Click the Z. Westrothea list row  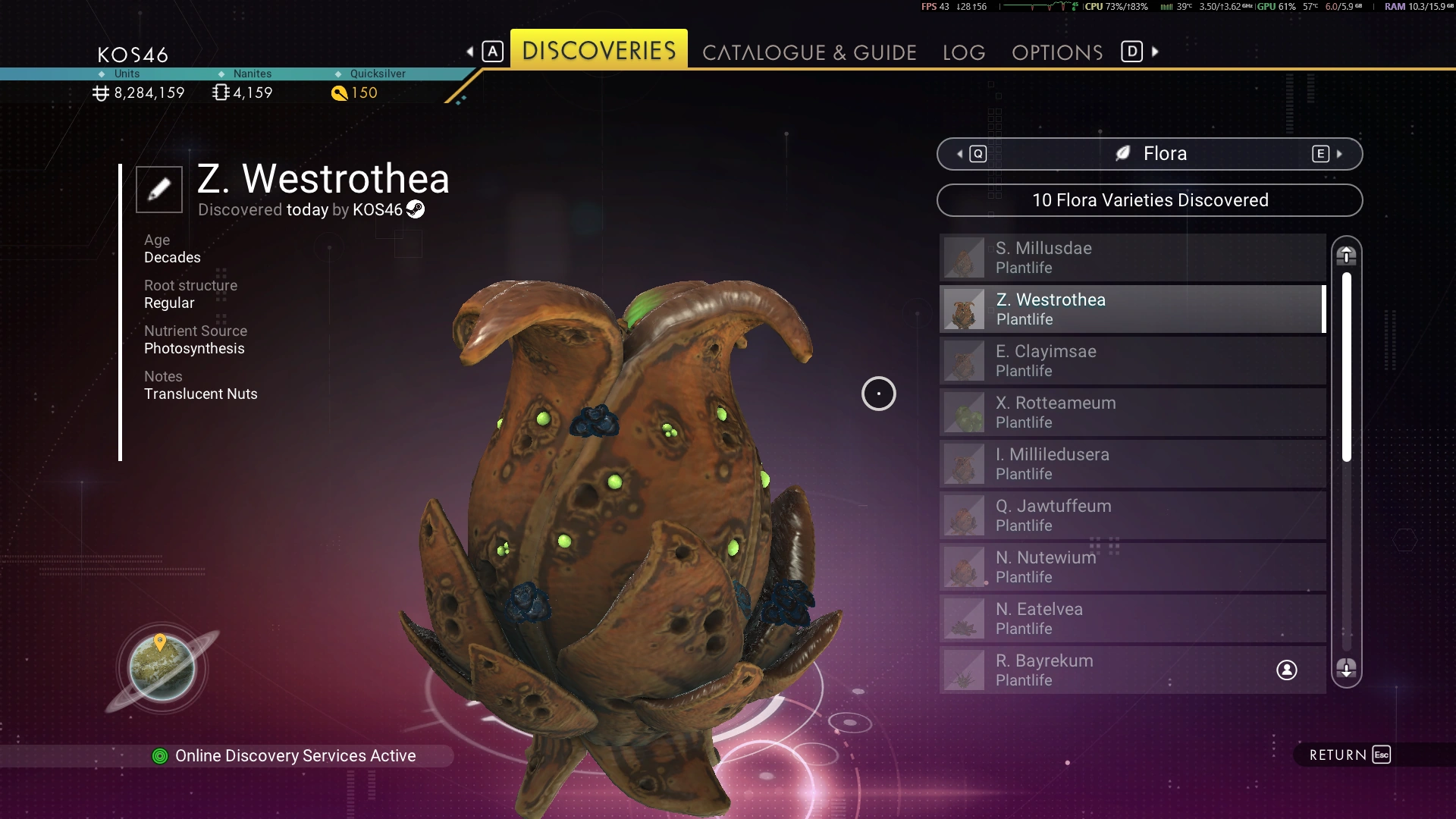click(x=1132, y=309)
